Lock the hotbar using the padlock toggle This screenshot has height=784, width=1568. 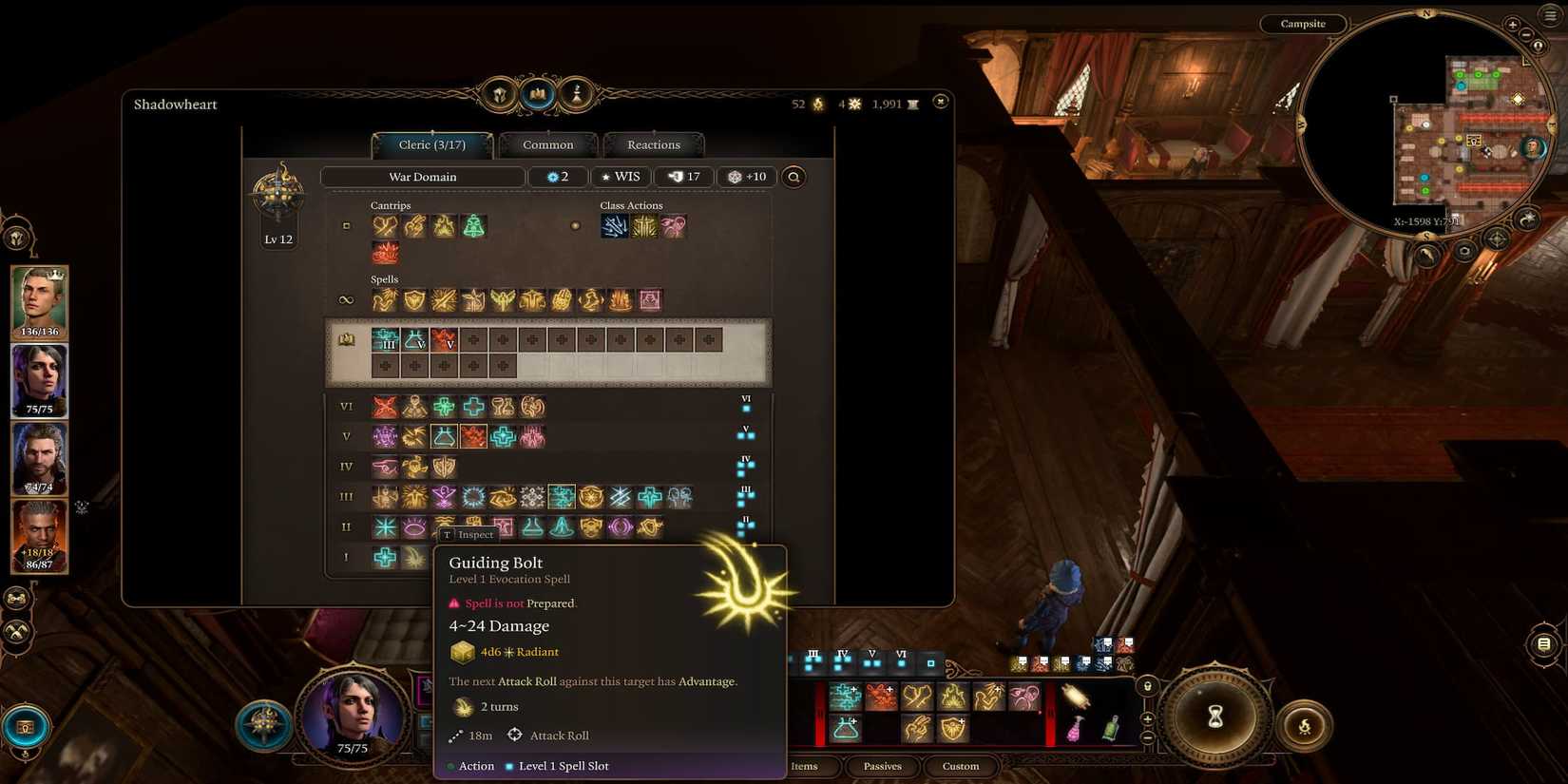[x=1148, y=685]
